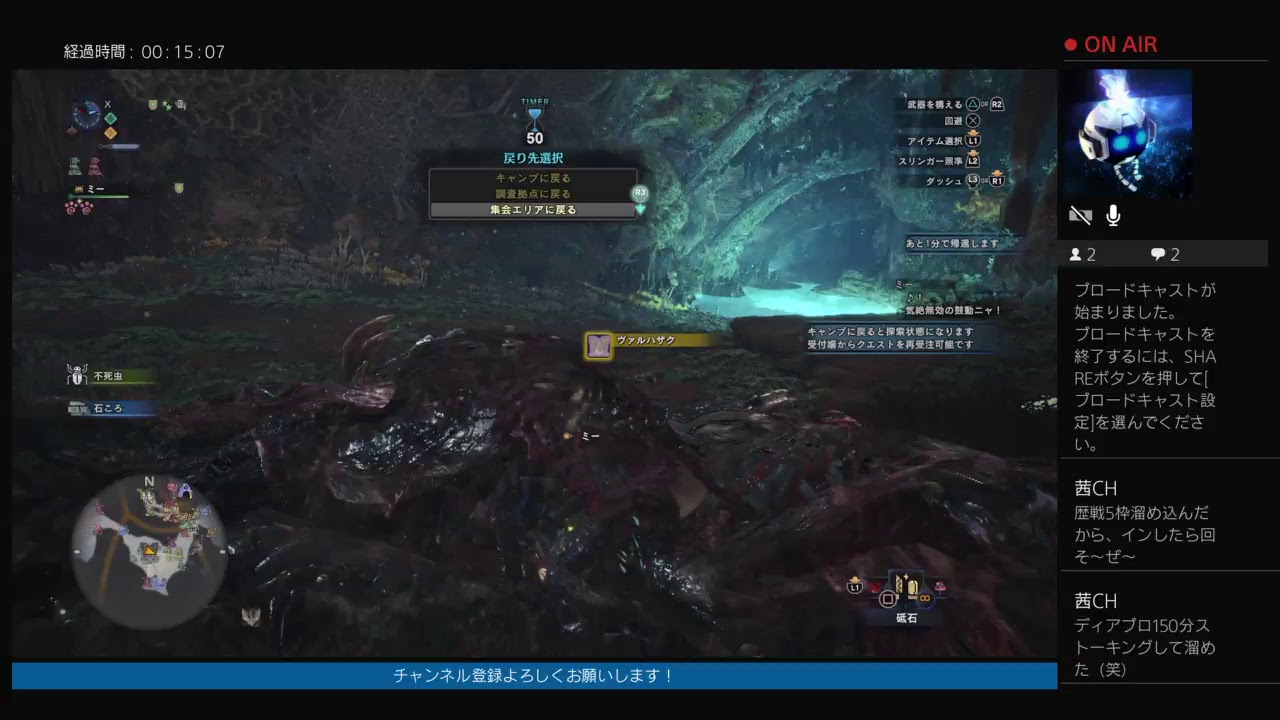Select the whetstone (砥石) in the item bar
Viewport: 1280px width, 720px height.
(x=905, y=588)
